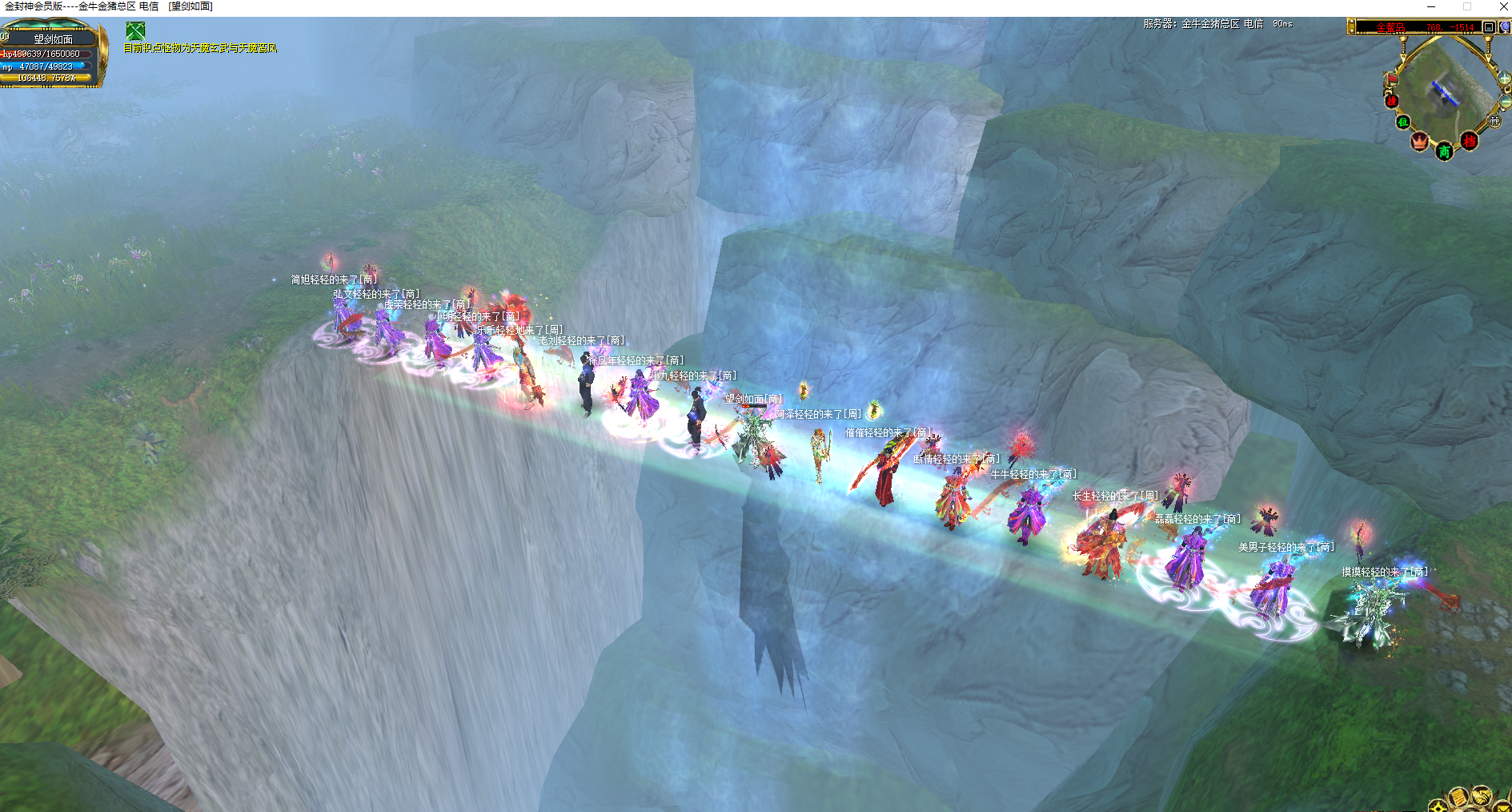Open the handshake trade icon

1481,795
